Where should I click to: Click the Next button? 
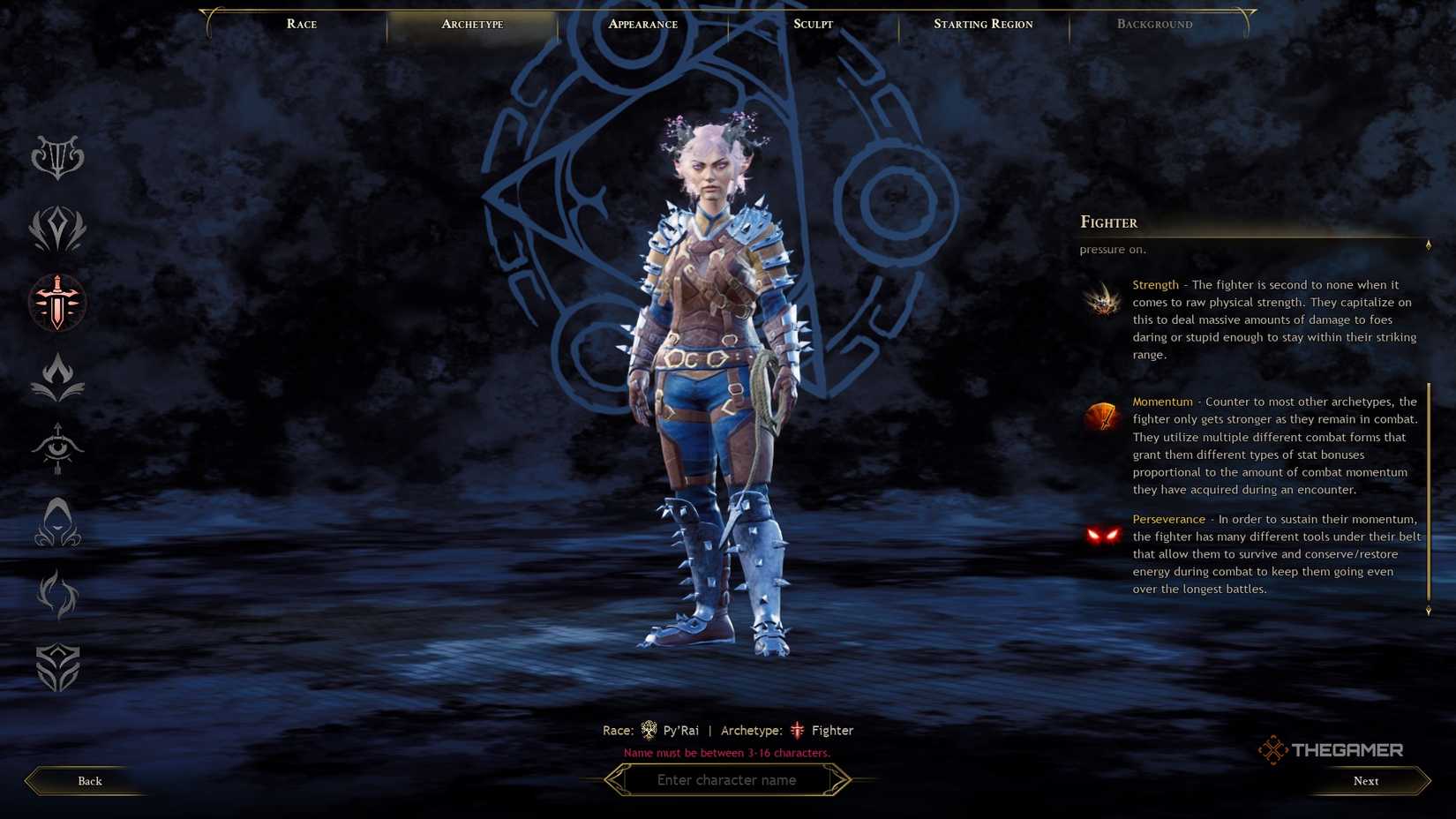(x=1365, y=781)
